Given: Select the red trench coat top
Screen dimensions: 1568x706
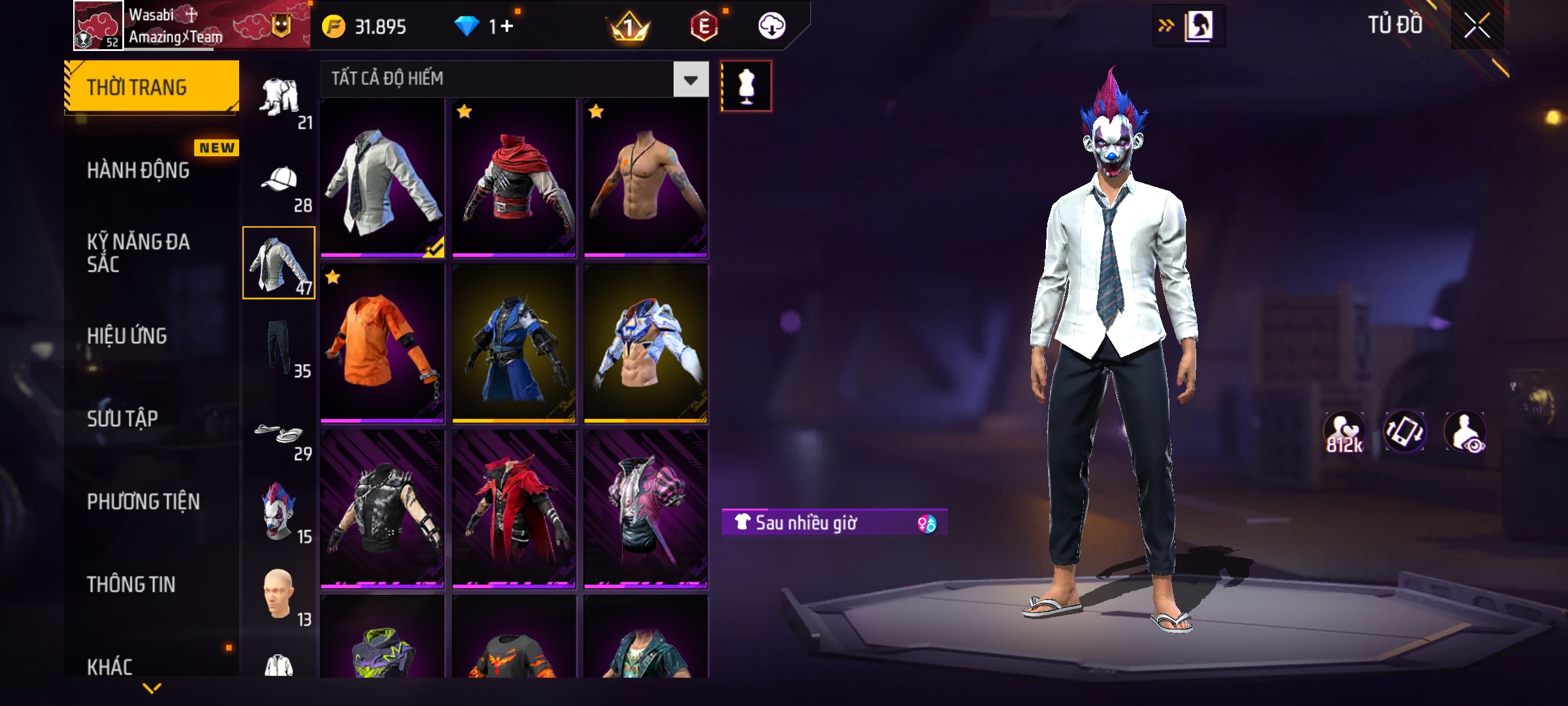Looking at the screenshot, I should [514, 509].
